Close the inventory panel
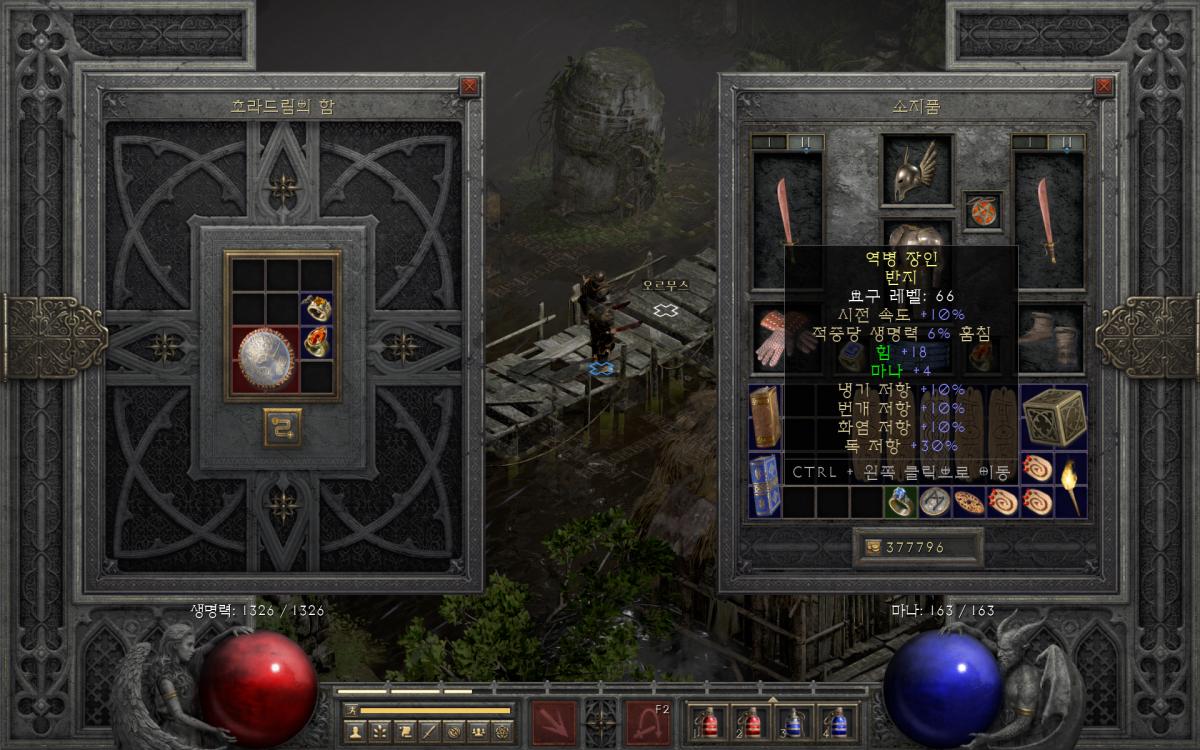The image size is (1200, 750). pos(1104,87)
